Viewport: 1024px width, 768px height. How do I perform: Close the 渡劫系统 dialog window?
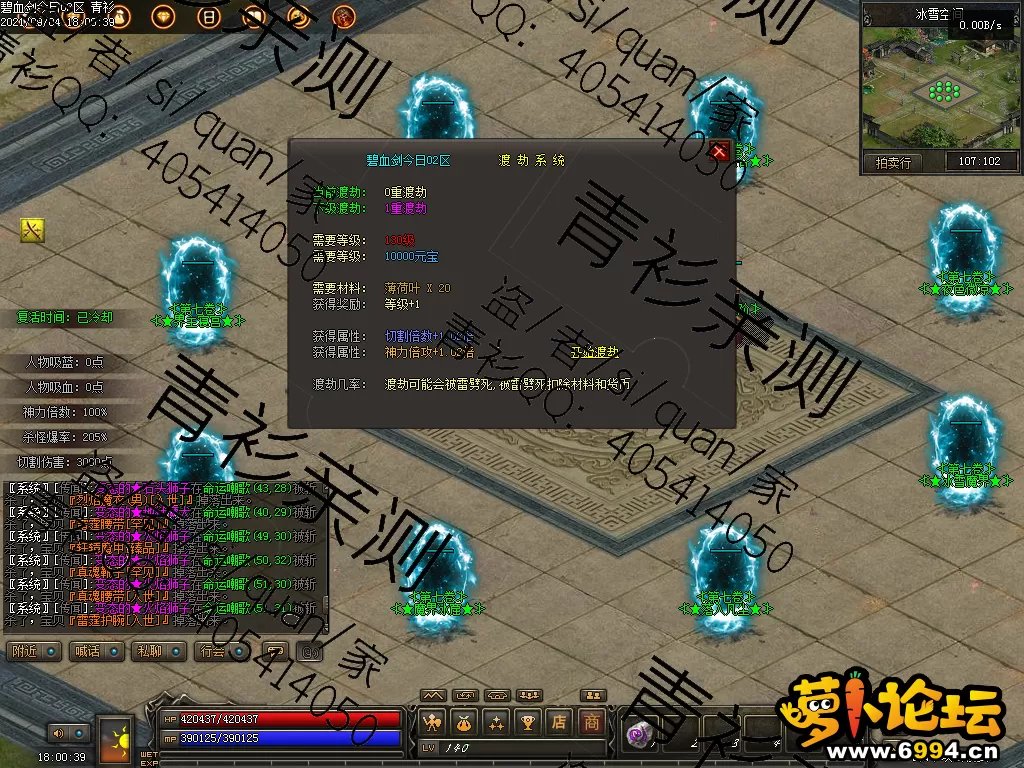[x=719, y=151]
